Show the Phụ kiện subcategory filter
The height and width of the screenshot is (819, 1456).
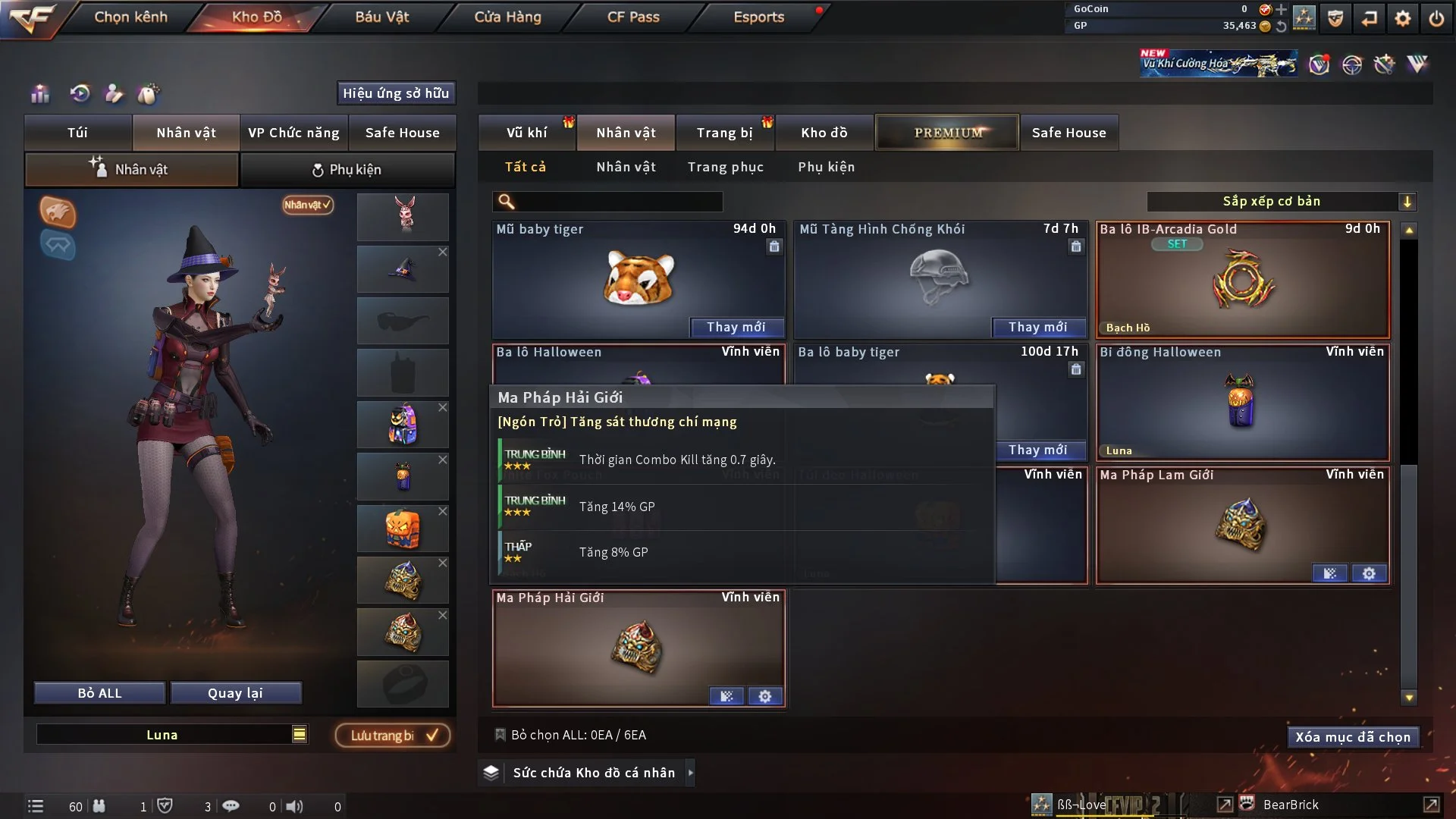826,167
